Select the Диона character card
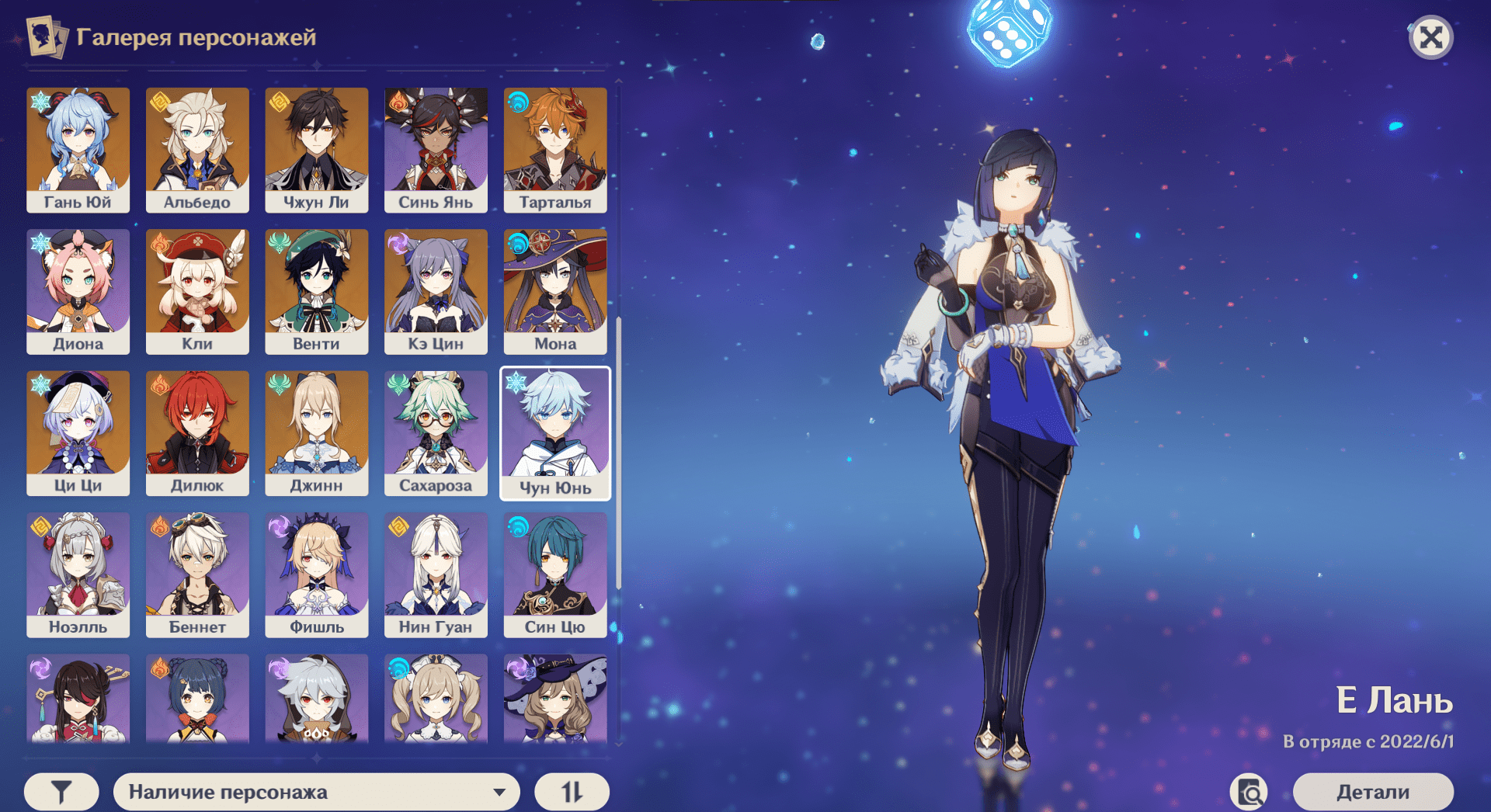Screen dimensions: 1491x812 pos(78,291)
